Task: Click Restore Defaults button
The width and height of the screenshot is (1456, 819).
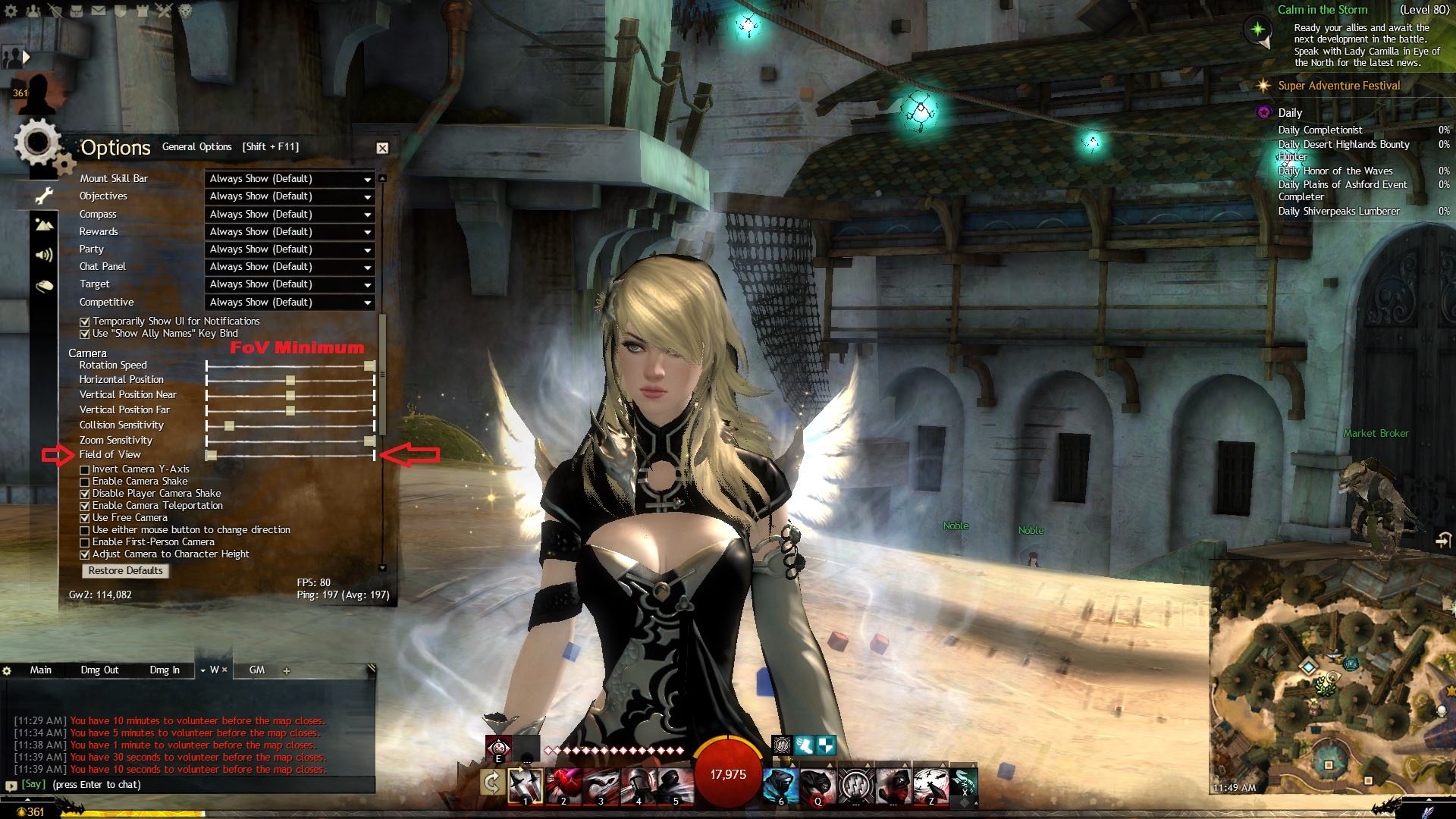Action: tap(125, 571)
